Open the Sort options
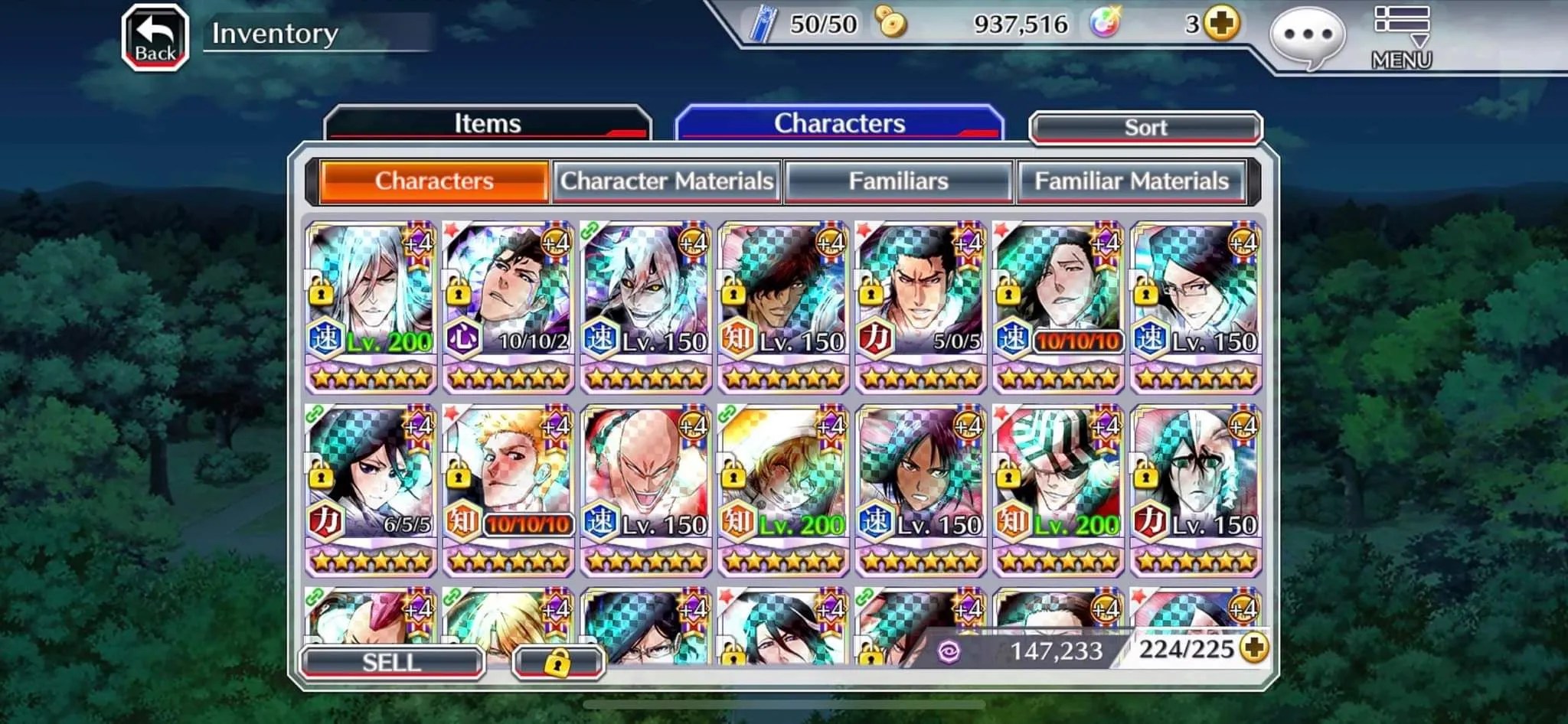 (1145, 128)
